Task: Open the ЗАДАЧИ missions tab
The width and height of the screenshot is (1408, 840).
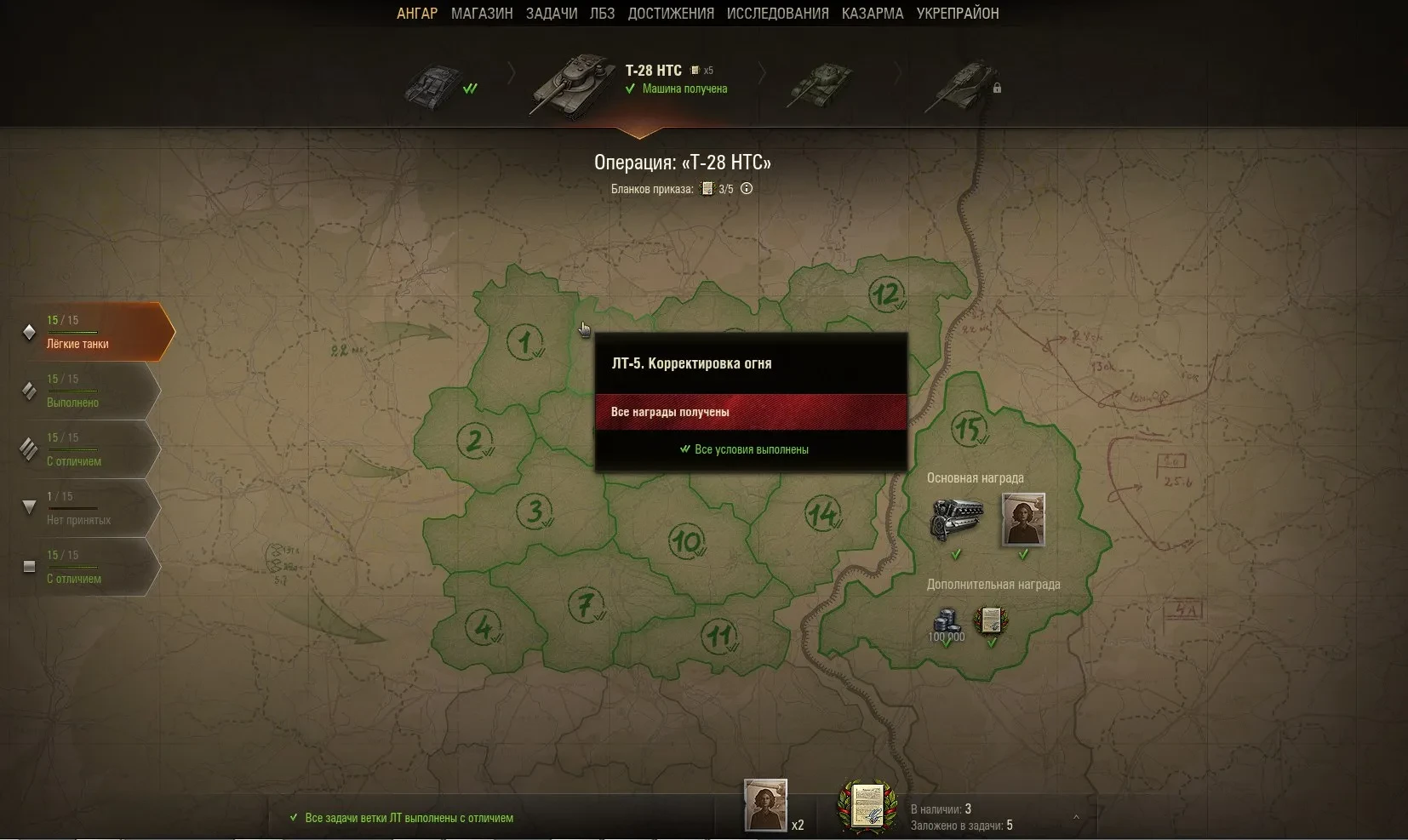Action: 552,14
